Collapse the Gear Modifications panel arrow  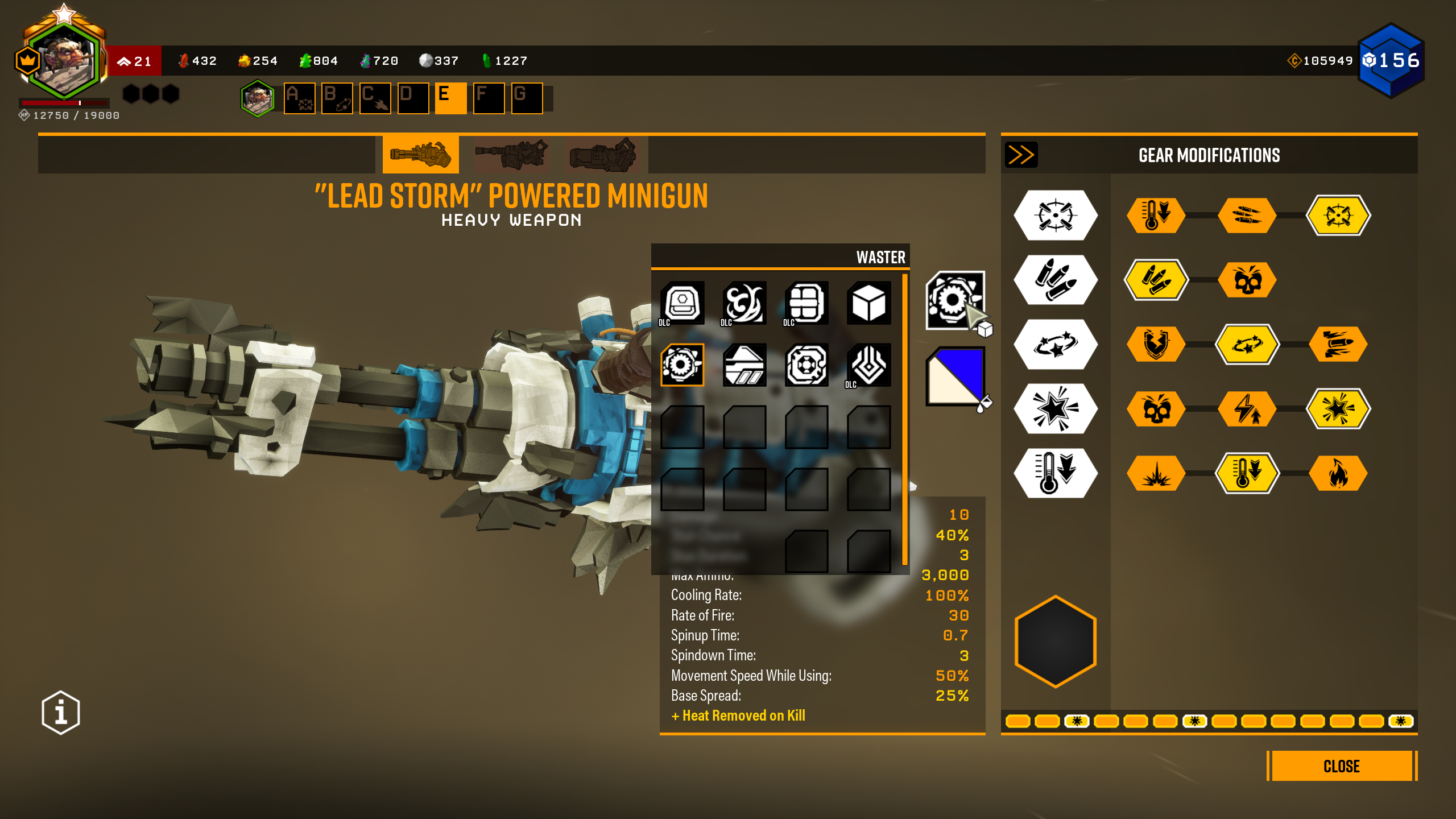pyautogui.click(x=1021, y=155)
